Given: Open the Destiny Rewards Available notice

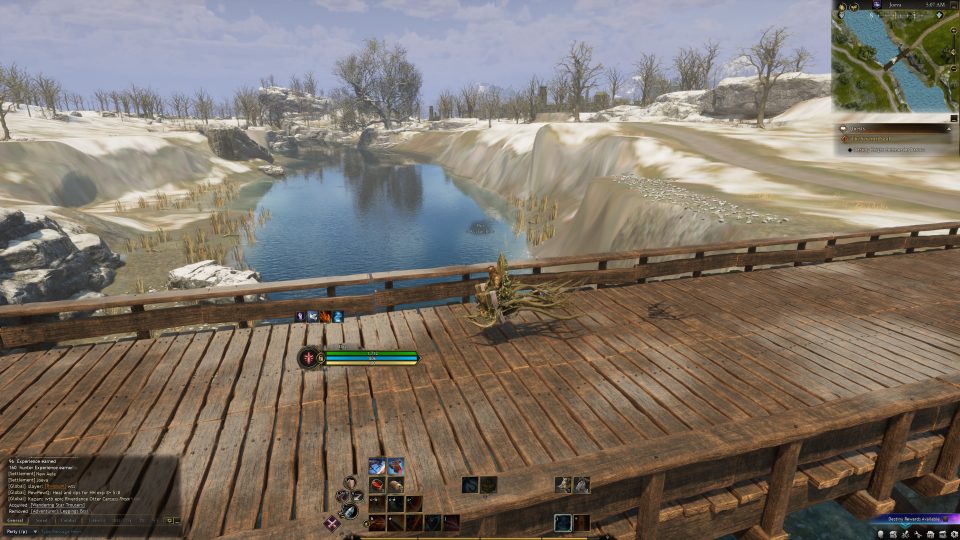Looking at the screenshot, I should (913, 519).
